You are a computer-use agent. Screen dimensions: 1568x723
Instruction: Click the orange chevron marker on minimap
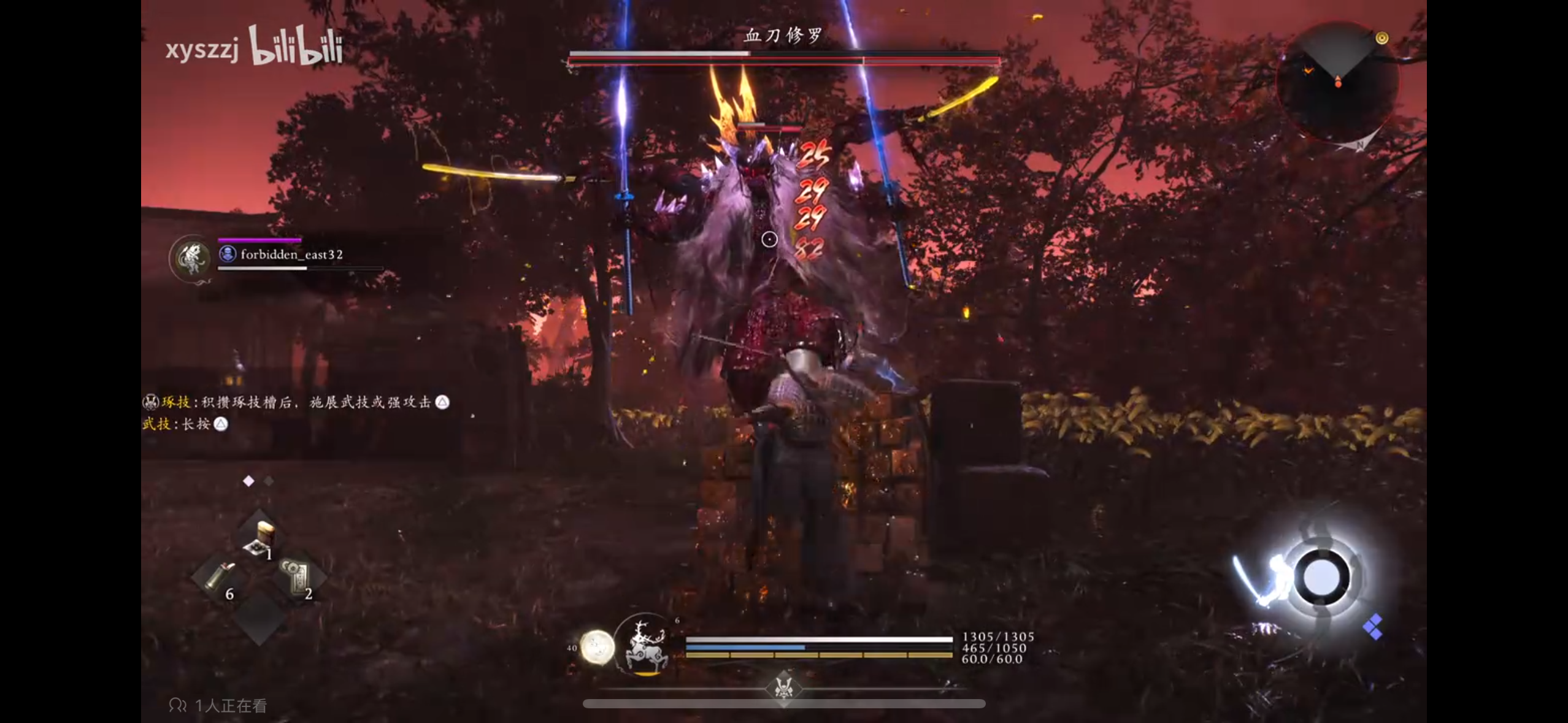(1309, 71)
